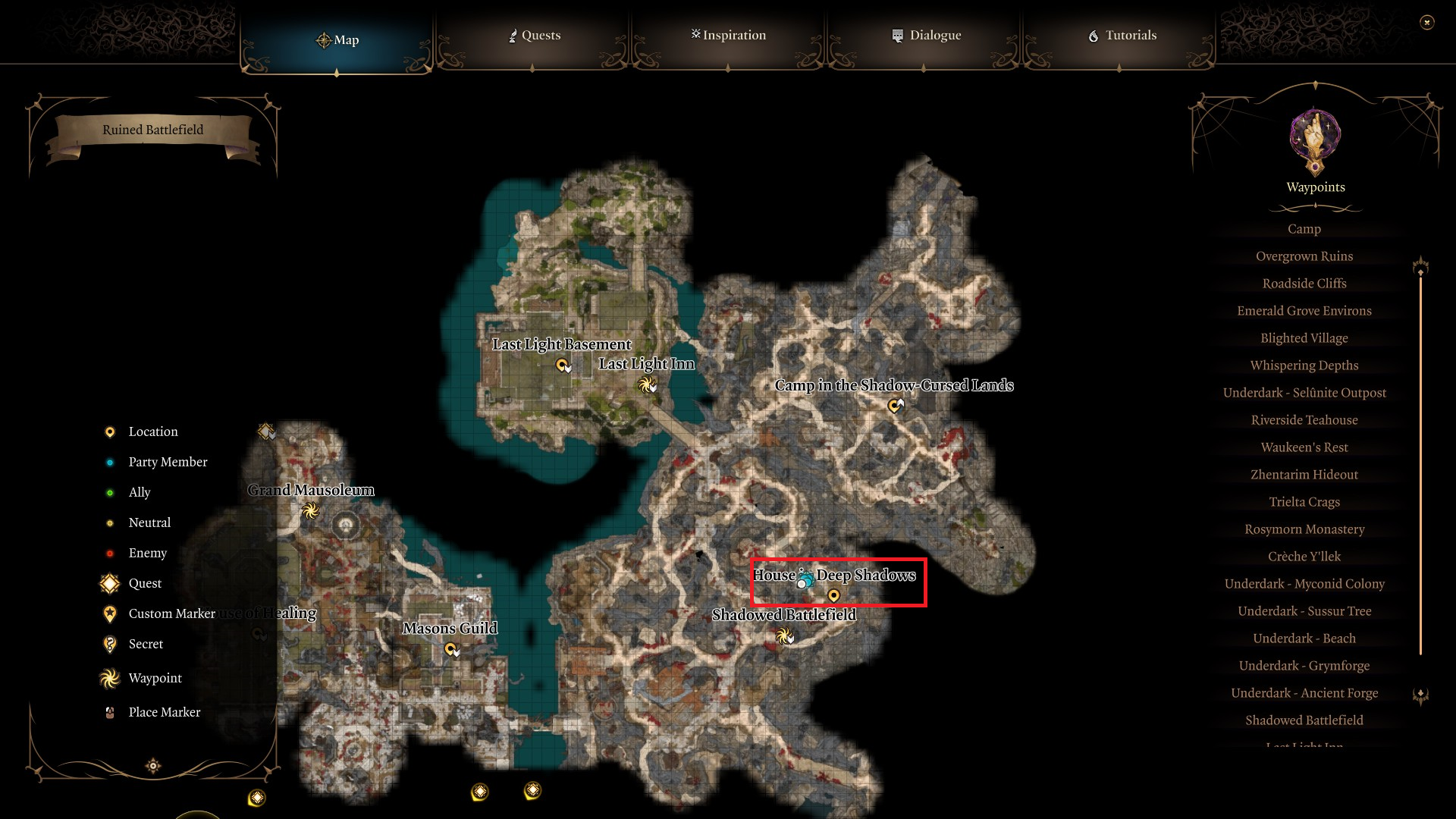Open the Camp in the Shadow-Cursed Lands marker

894,405
